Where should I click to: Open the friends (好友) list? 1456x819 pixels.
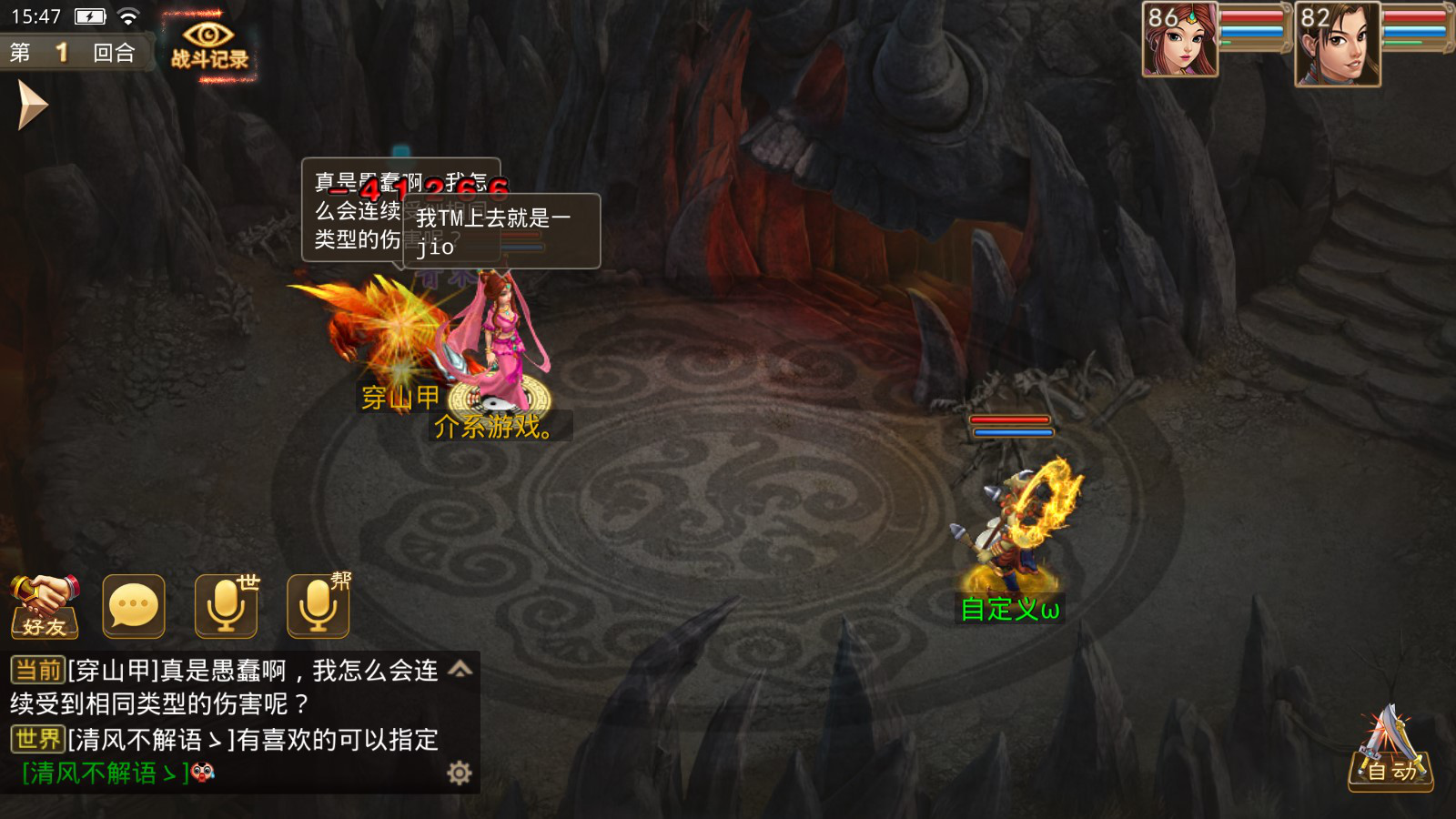(44, 606)
